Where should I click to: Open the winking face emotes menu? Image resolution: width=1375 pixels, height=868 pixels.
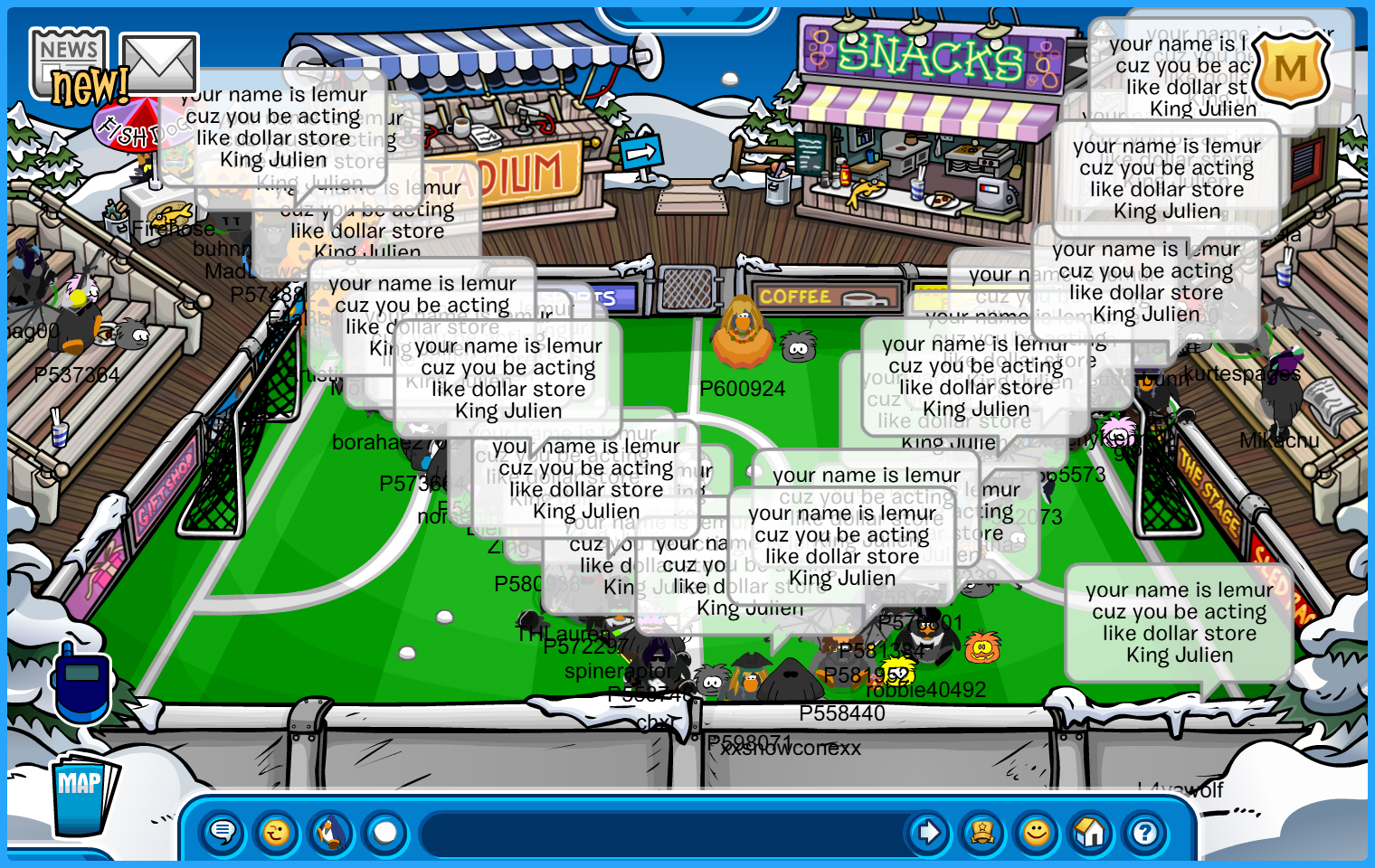point(277,832)
